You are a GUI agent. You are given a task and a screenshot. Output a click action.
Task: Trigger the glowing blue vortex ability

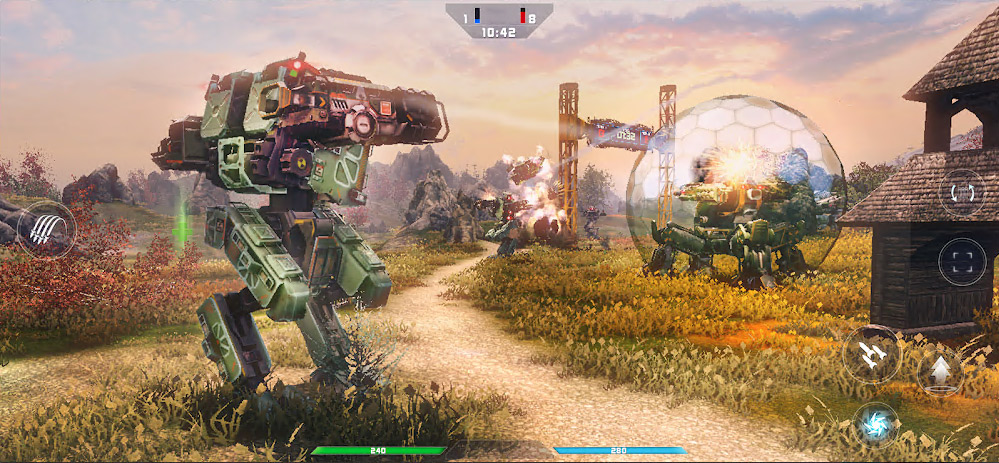coord(876,423)
